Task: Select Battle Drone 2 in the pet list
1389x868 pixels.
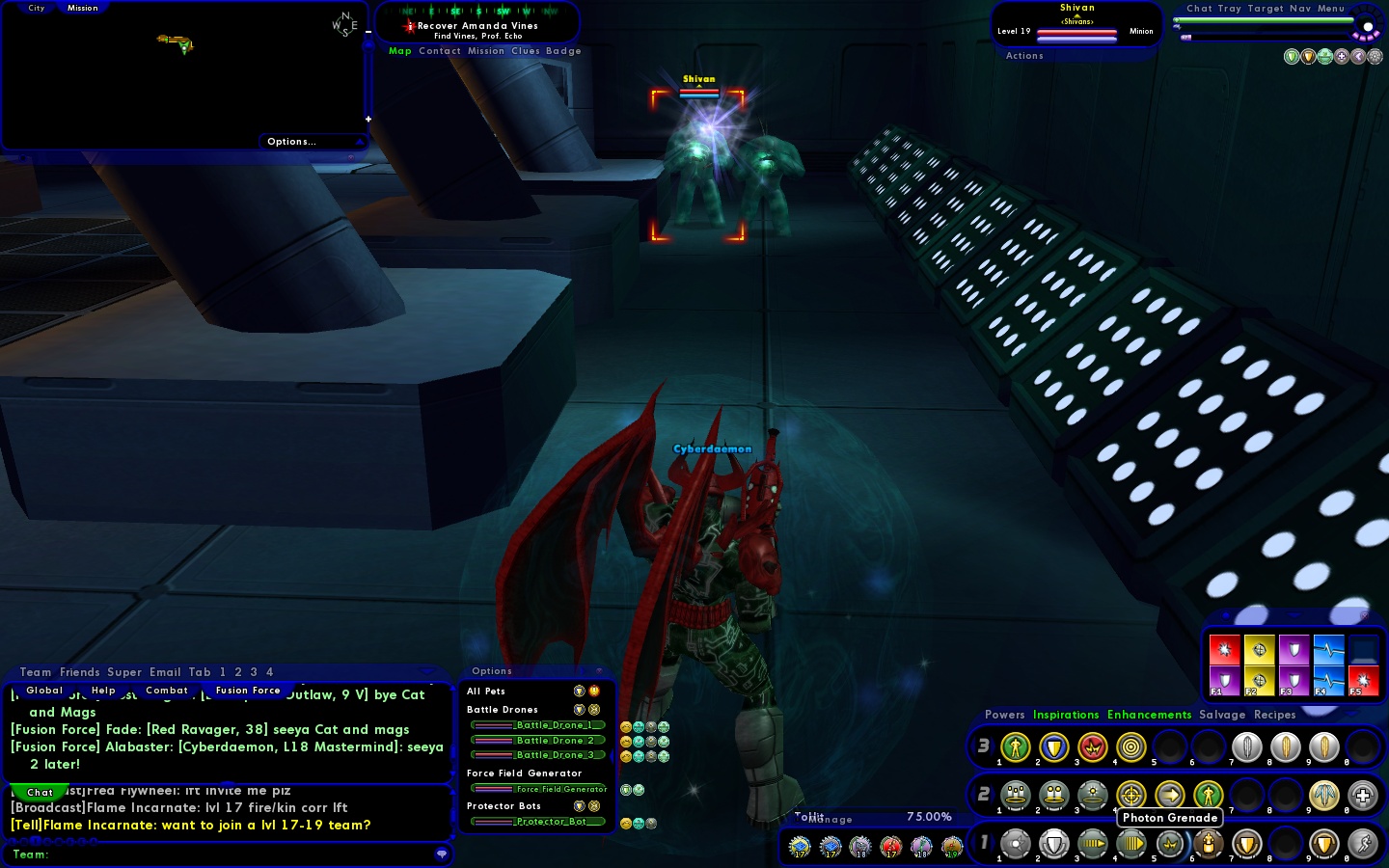Action: (x=538, y=741)
